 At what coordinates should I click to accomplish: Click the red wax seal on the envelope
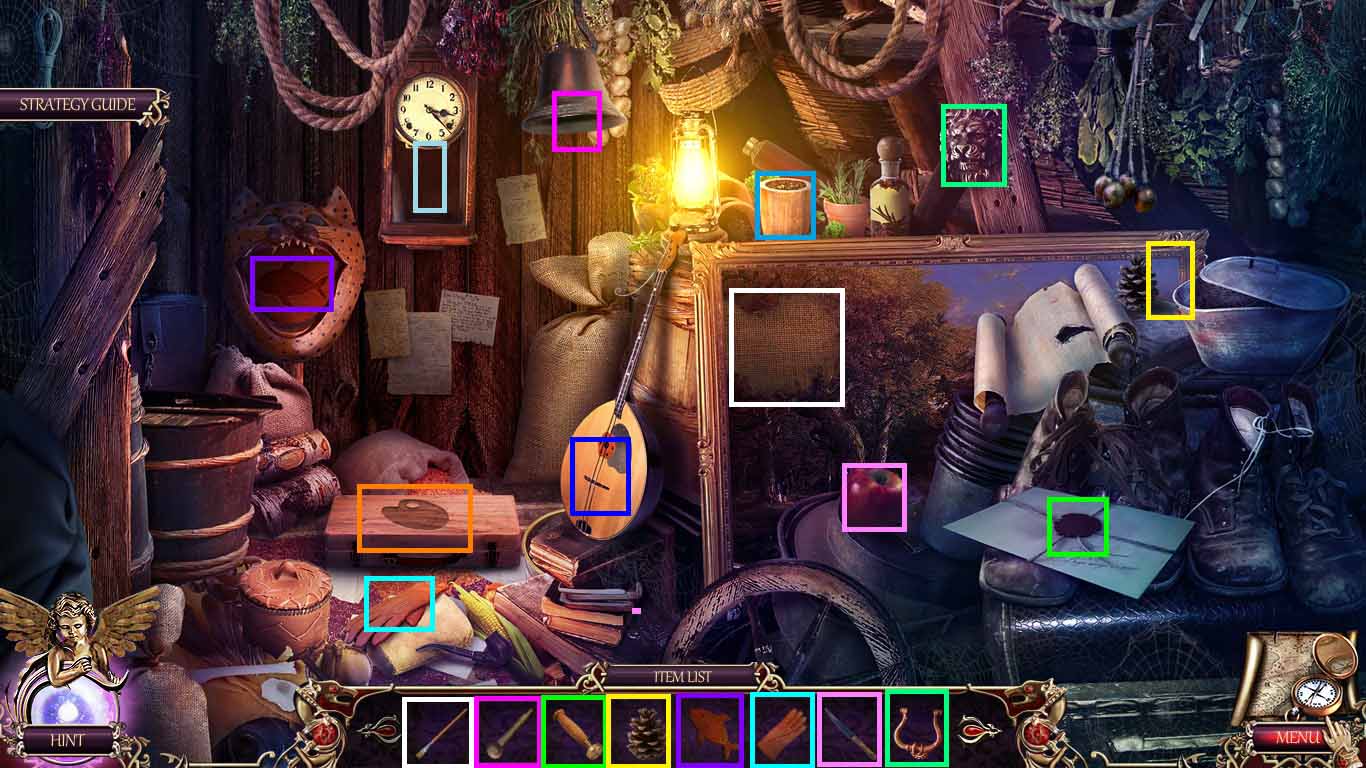pos(1078,525)
